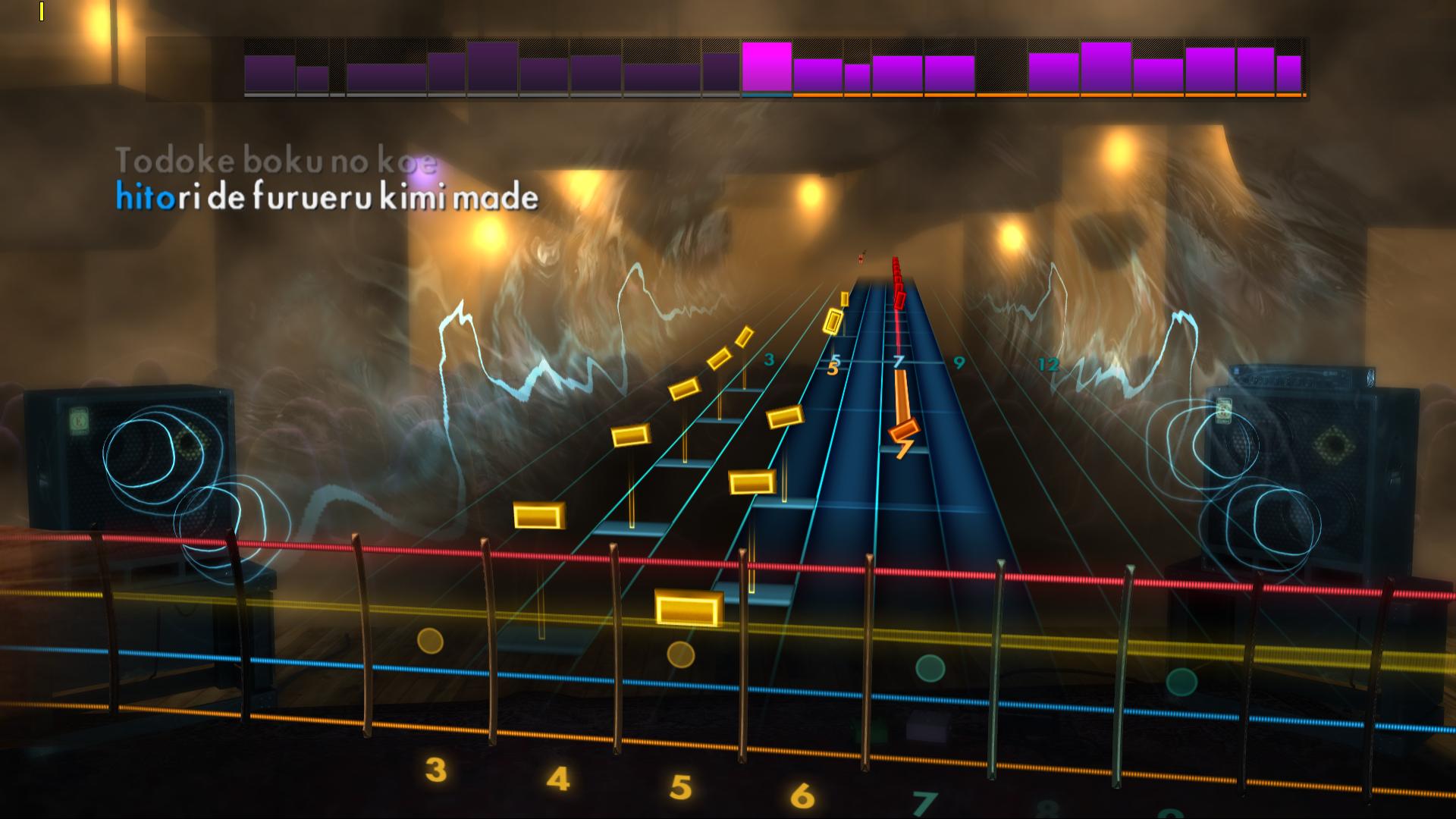
Task: Expand the teal fret 3 indicator
Action: [x=767, y=361]
